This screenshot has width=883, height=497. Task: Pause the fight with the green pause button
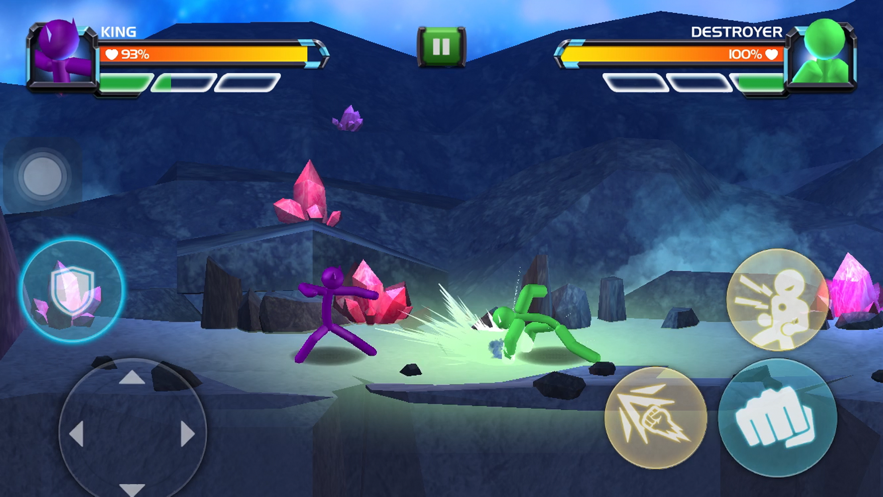coord(441,46)
